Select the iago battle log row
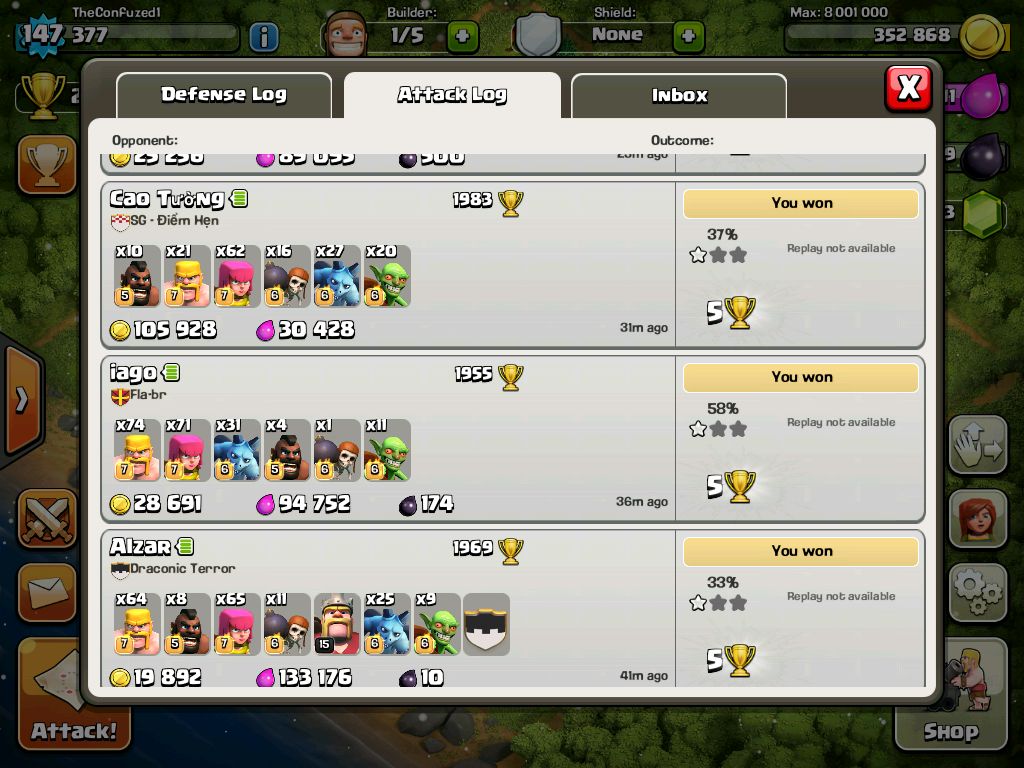 pos(388,438)
